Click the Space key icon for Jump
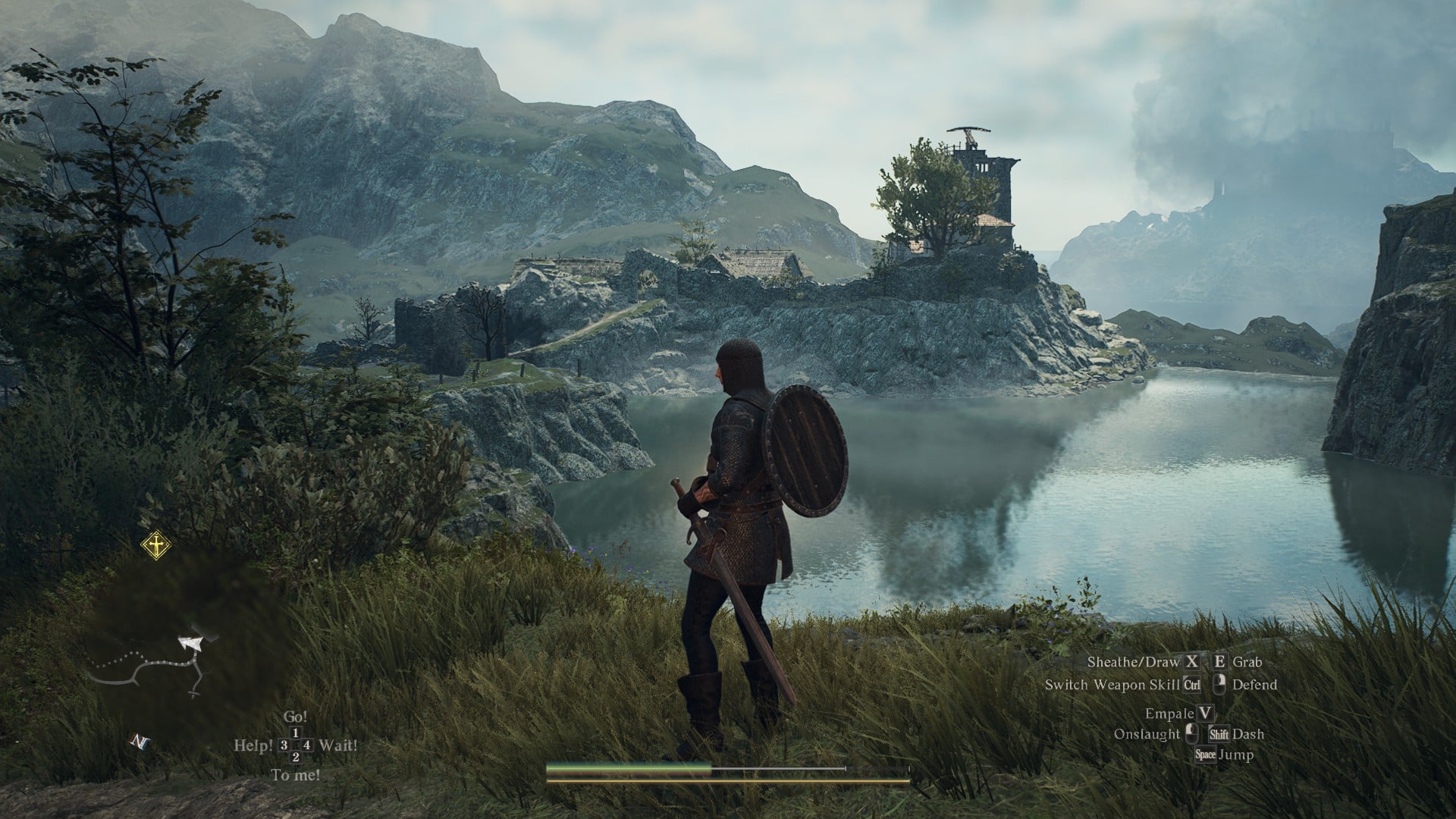 tap(1207, 755)
